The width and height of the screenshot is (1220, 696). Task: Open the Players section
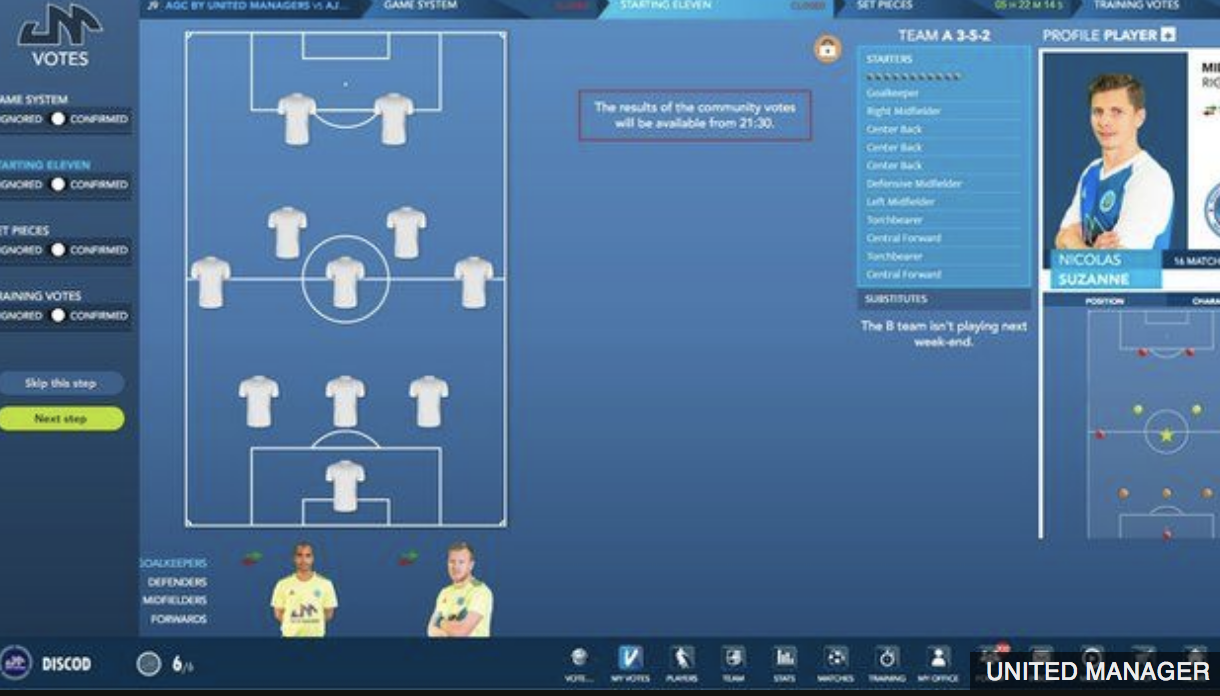click(682, 663)
